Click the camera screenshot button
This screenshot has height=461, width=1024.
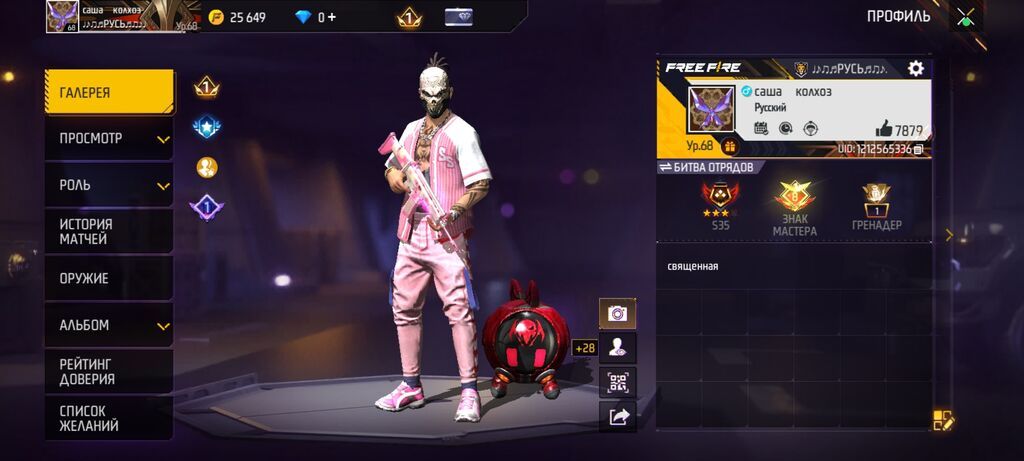pyautogui.click(x=617, y=313)
